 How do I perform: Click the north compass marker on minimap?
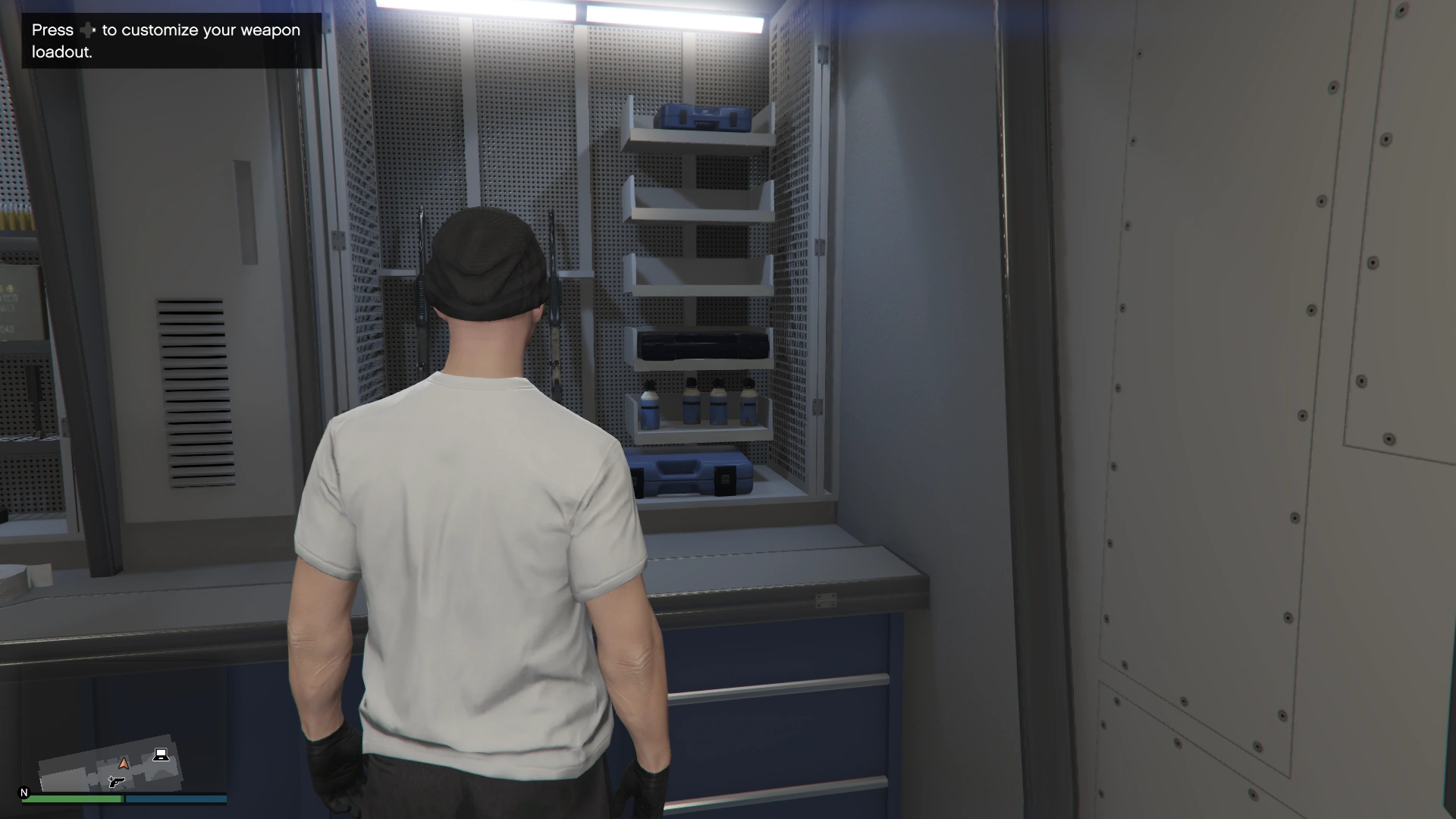24,792
